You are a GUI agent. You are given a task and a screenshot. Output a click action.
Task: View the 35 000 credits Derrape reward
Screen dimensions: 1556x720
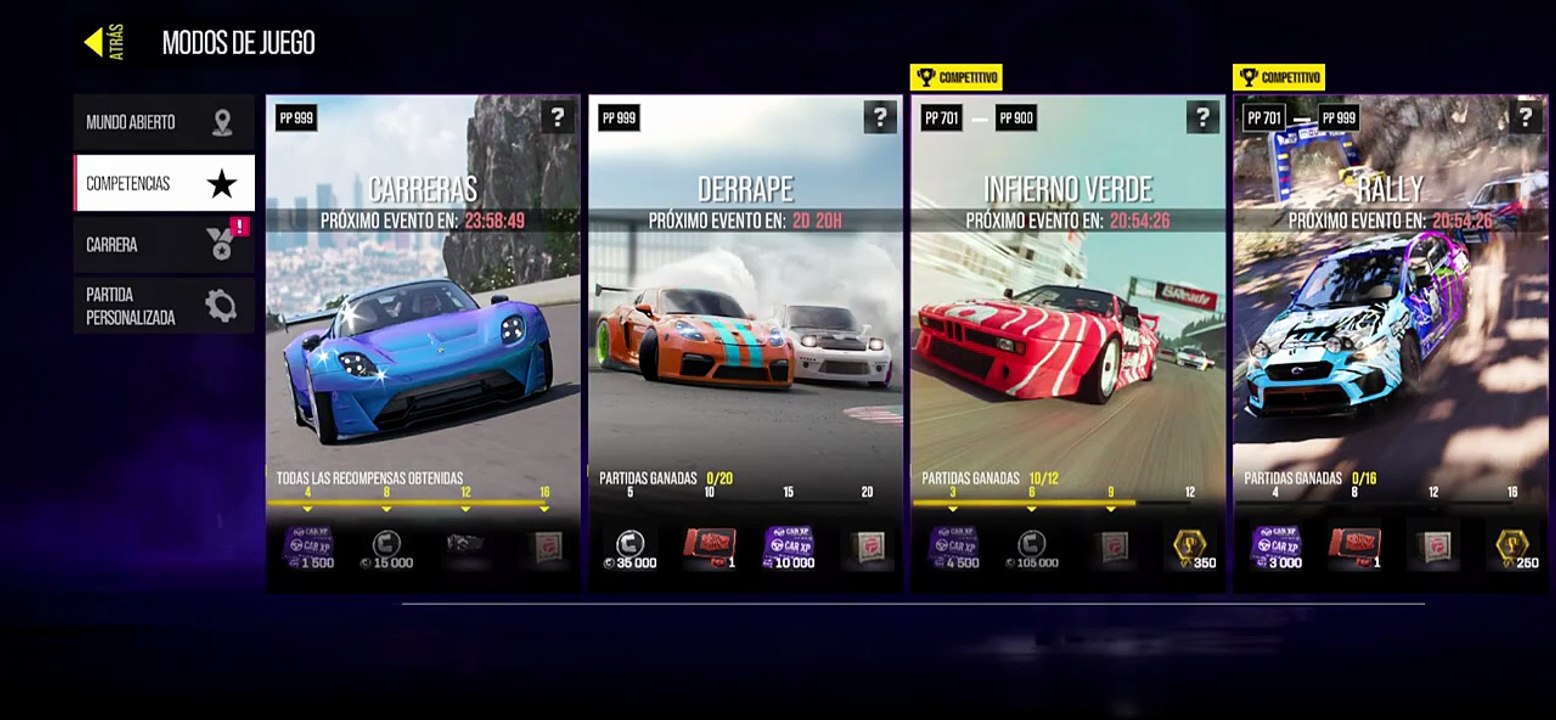[x=630, y=548]
